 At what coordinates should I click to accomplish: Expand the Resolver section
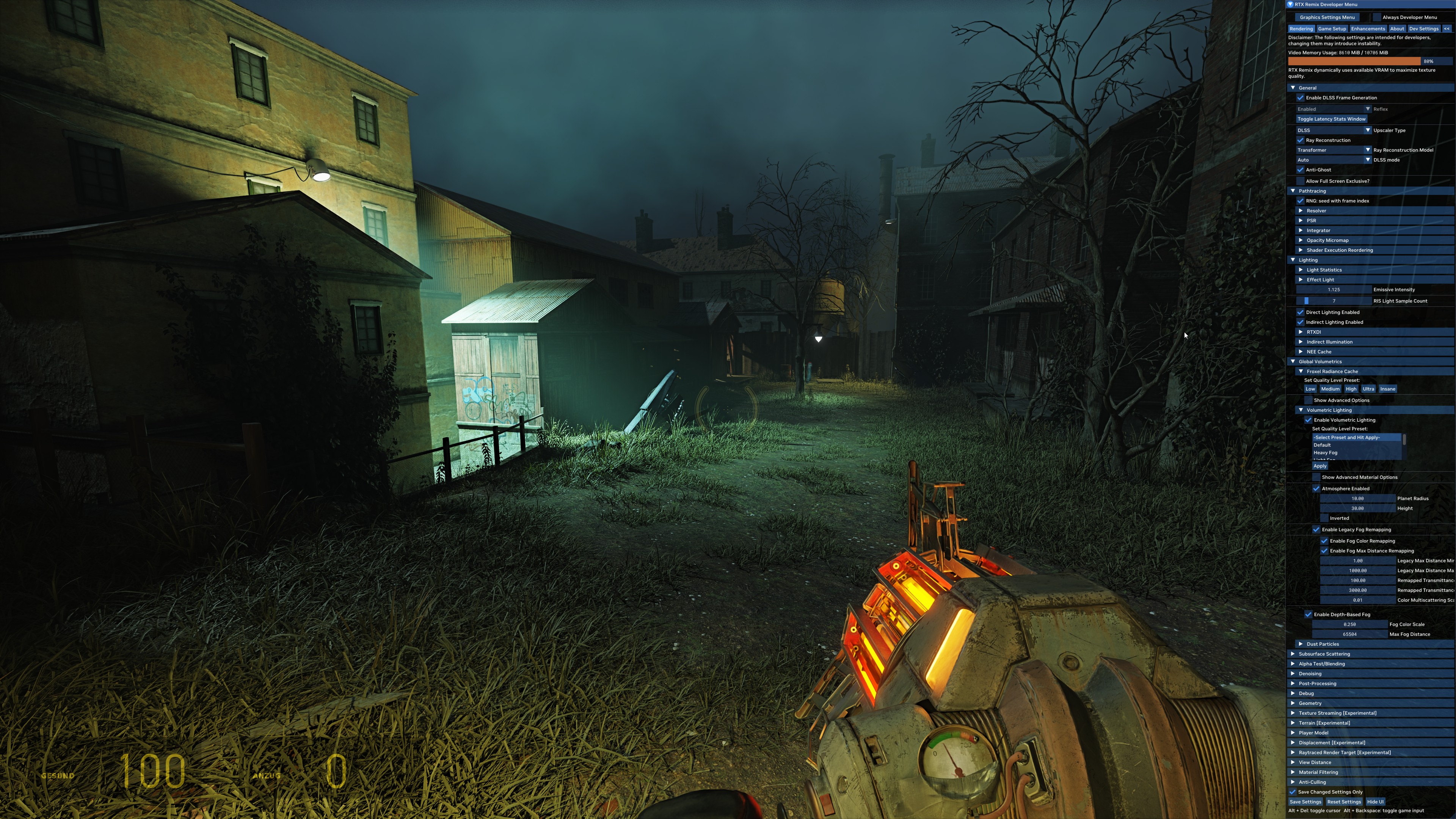[x=1301, y=210]
